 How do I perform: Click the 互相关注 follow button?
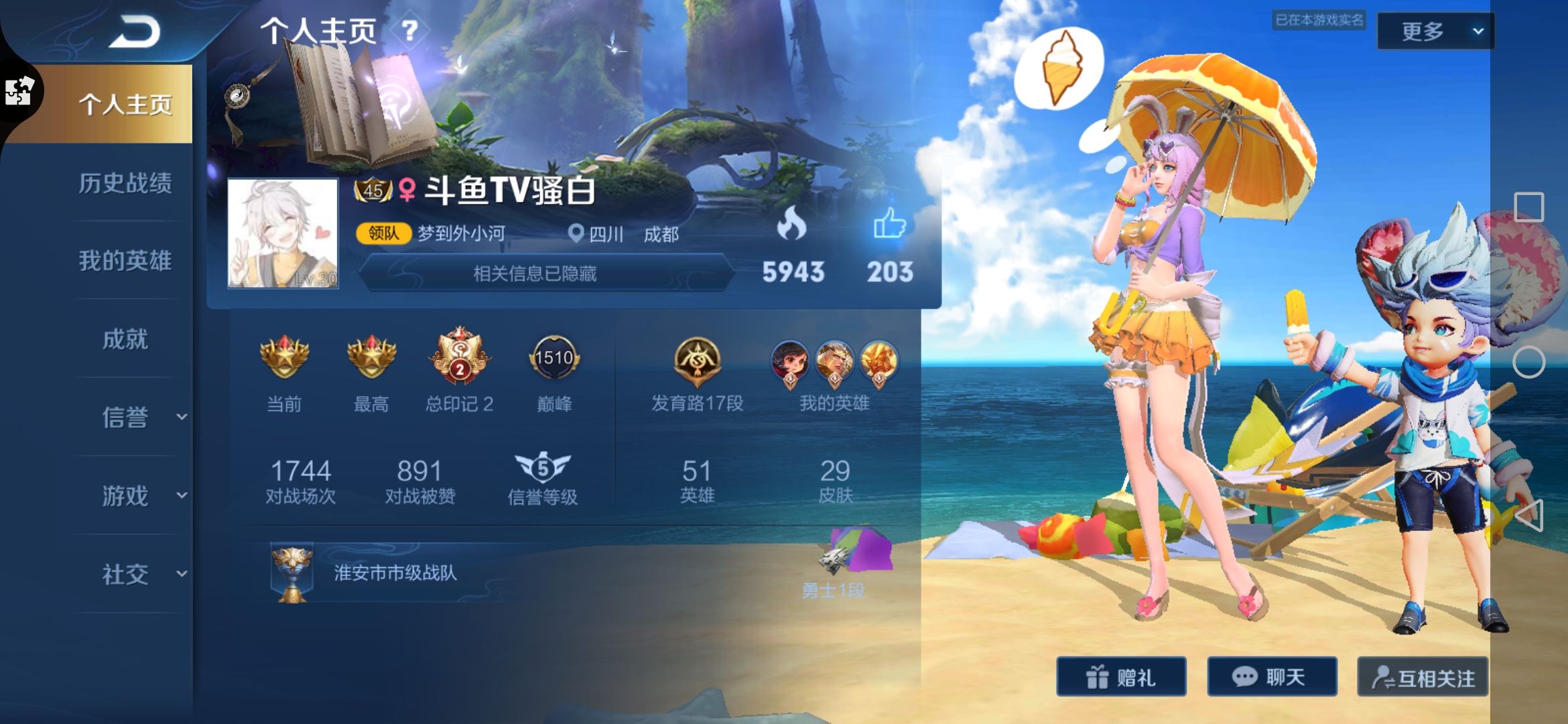tap(1423, 678)
